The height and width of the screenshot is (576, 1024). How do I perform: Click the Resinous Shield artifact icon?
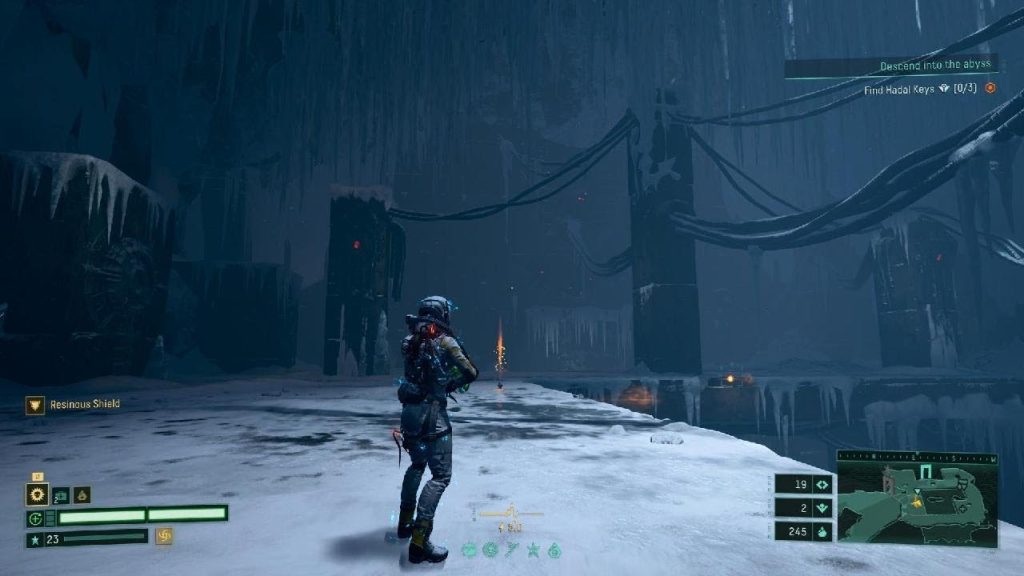click(33, 404)
